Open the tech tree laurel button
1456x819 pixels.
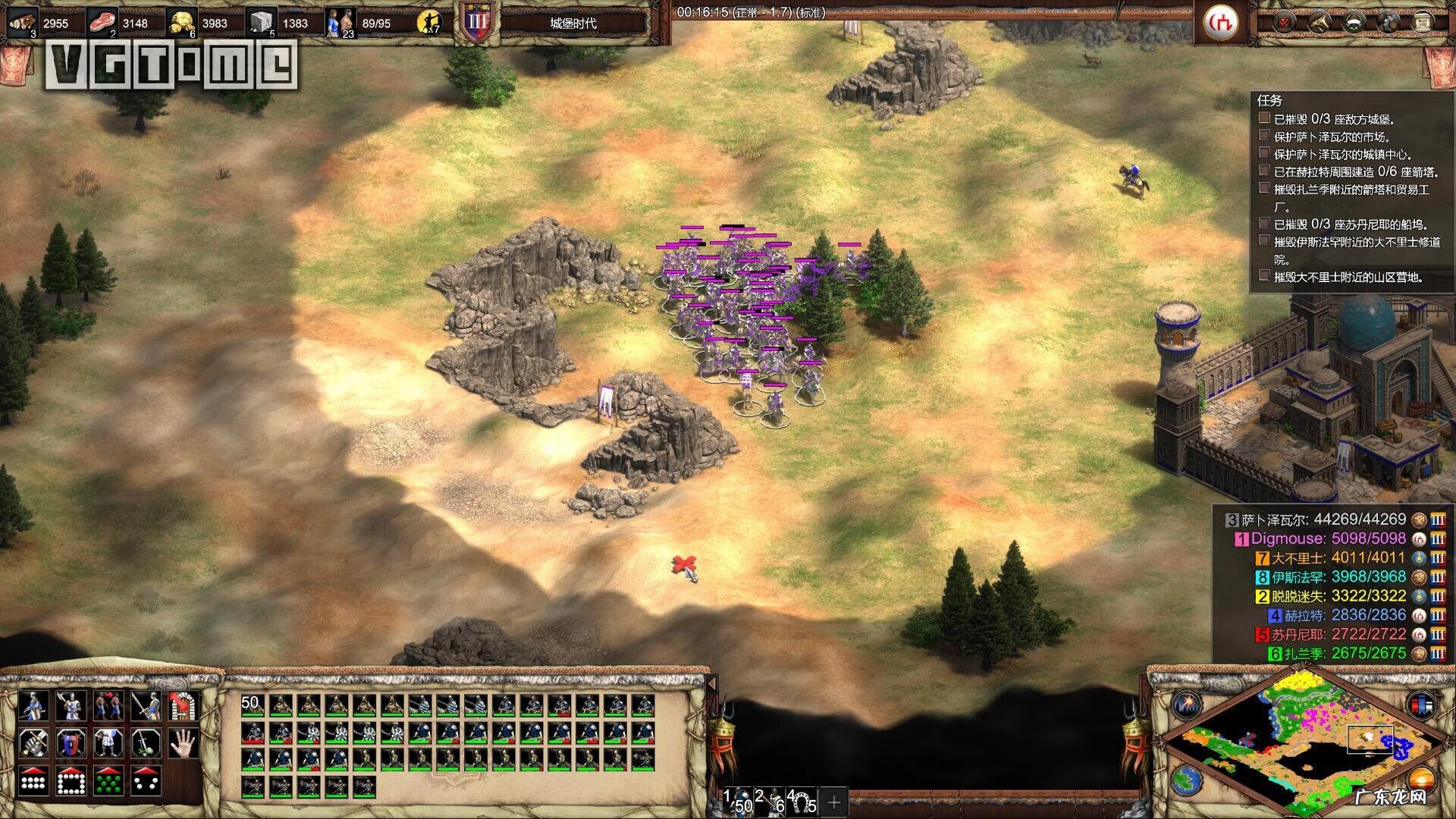click(1354, 22)
